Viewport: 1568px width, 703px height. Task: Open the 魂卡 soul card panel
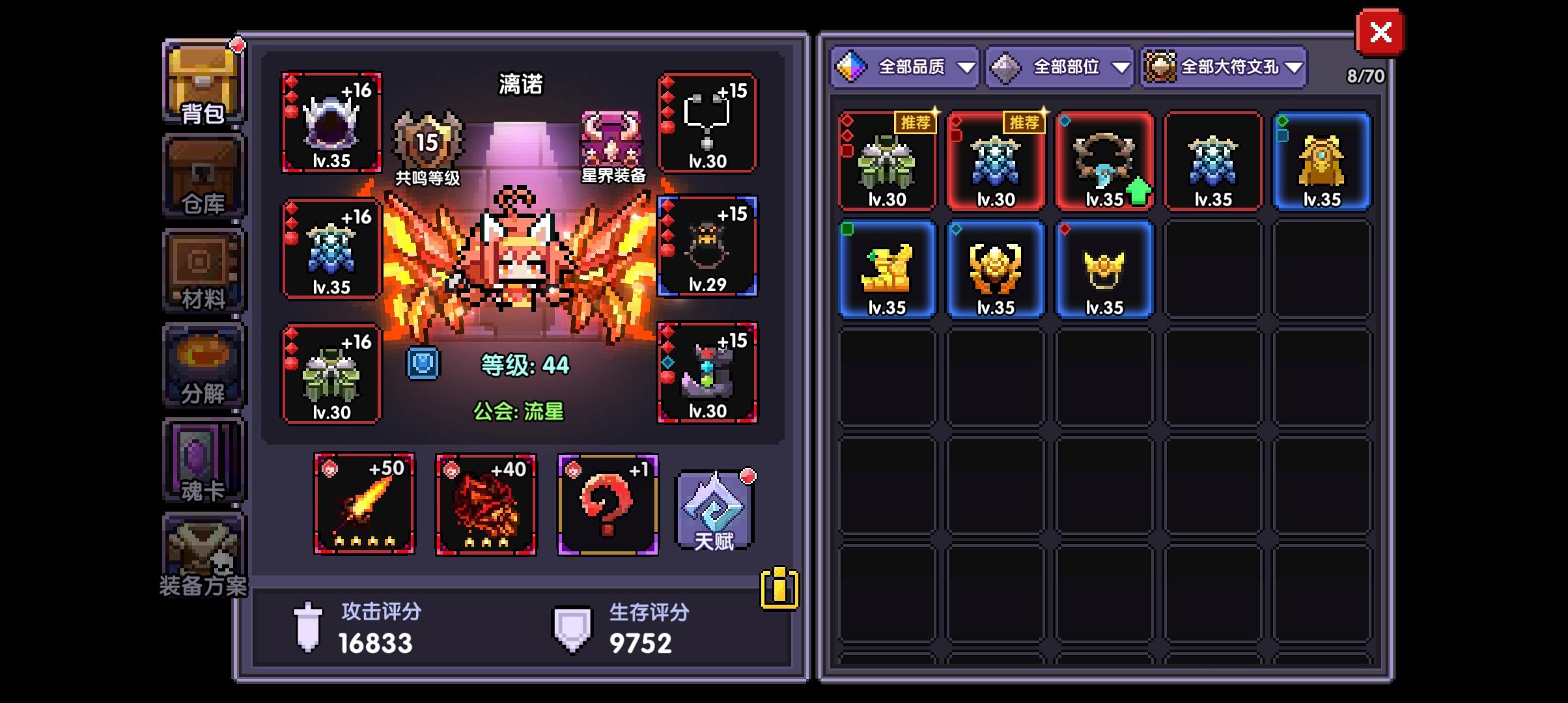[x=203, y=459]
